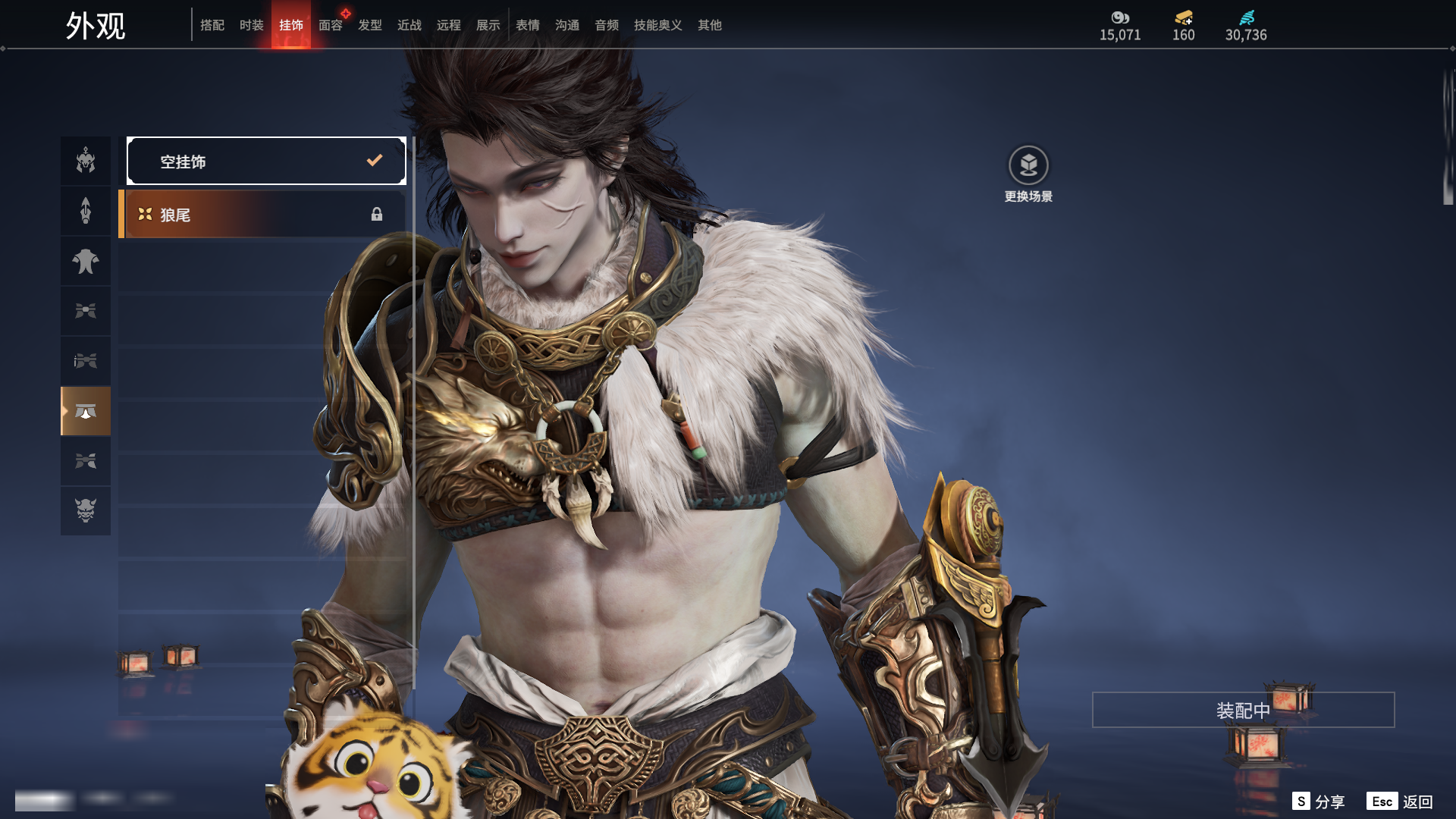1456x819 pixels.
Task: Click the 装配中 equip button
Action: click(1243, 710)
